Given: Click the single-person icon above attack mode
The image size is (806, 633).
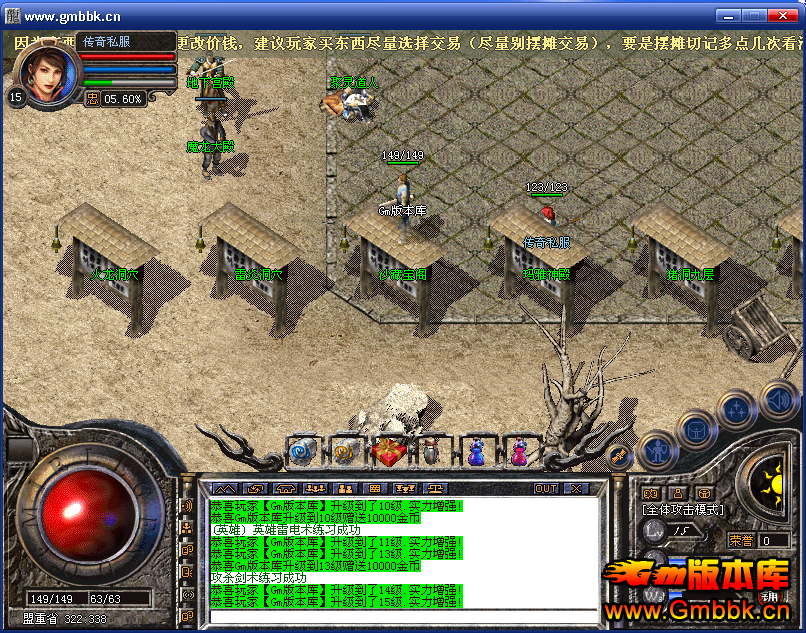Looking at the screenshot, I should click(x=678, y=493).
